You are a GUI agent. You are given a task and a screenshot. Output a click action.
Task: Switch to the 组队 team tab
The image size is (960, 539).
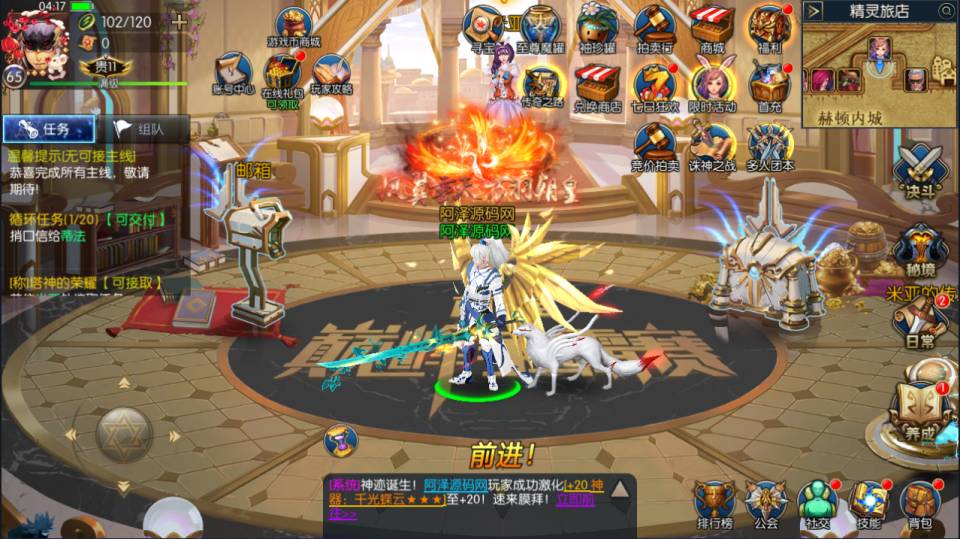point(140,129)
